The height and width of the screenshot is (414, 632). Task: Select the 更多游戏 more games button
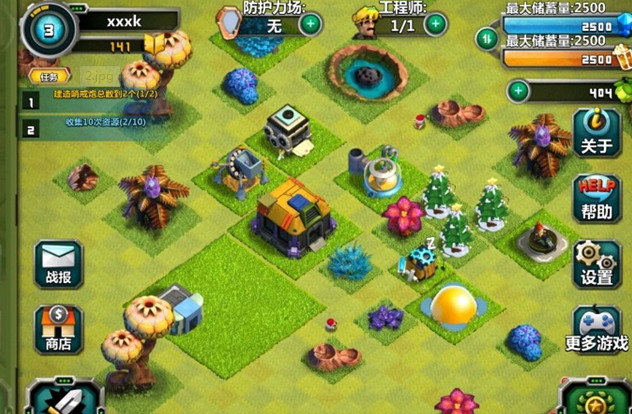pos(596,330)
